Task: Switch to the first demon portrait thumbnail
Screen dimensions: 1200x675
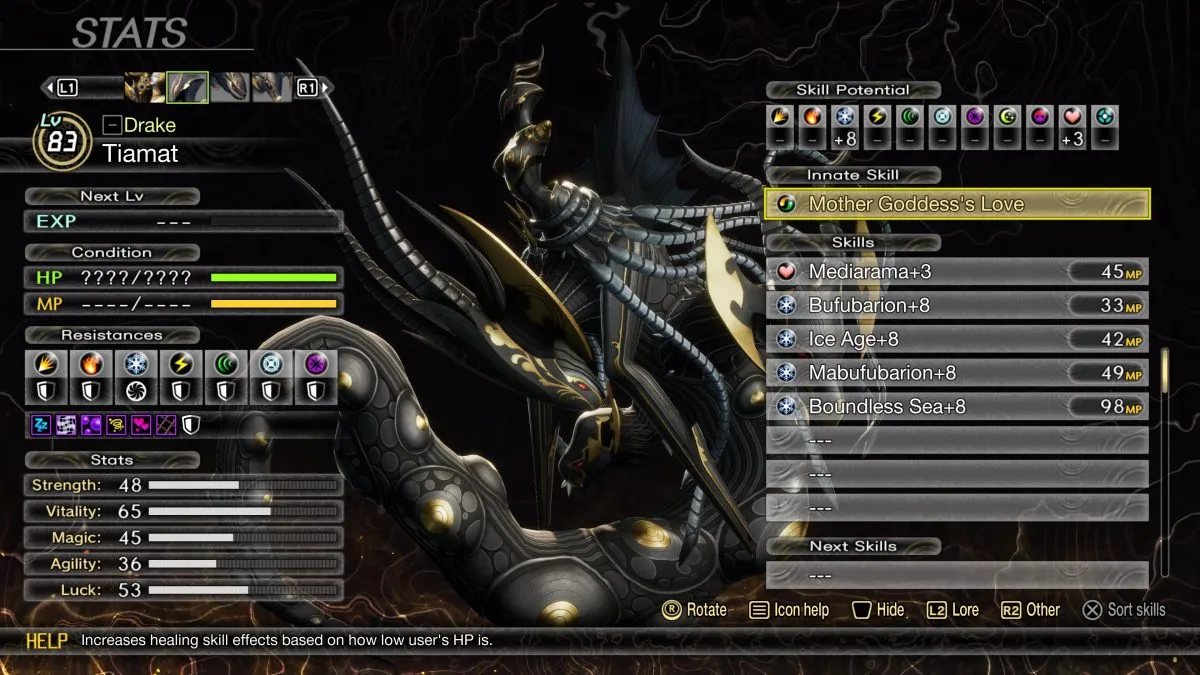Action: click(x=144, y=88)
